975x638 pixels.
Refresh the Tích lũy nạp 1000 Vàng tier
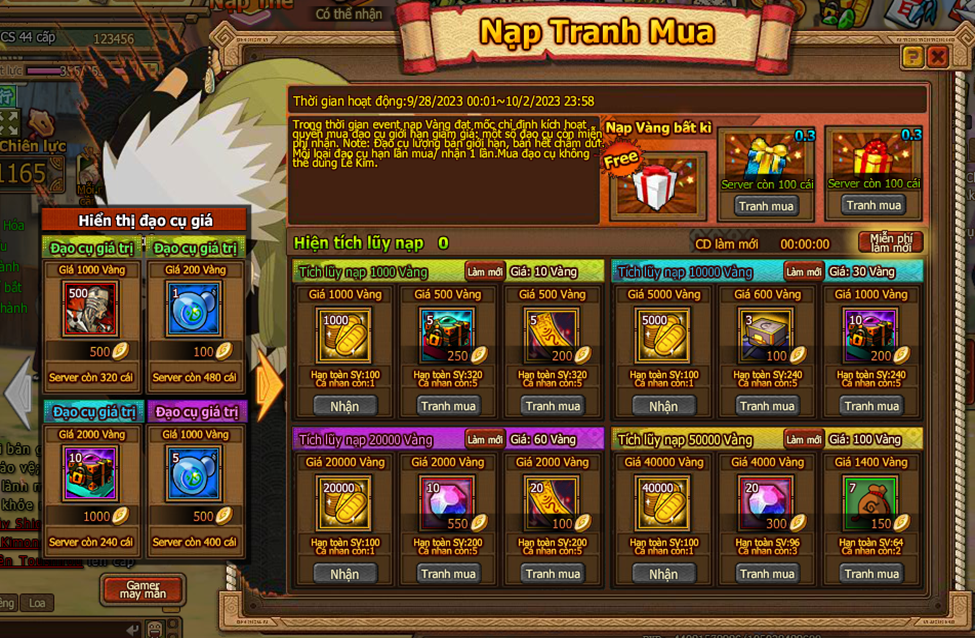click(x=485, y=272)
